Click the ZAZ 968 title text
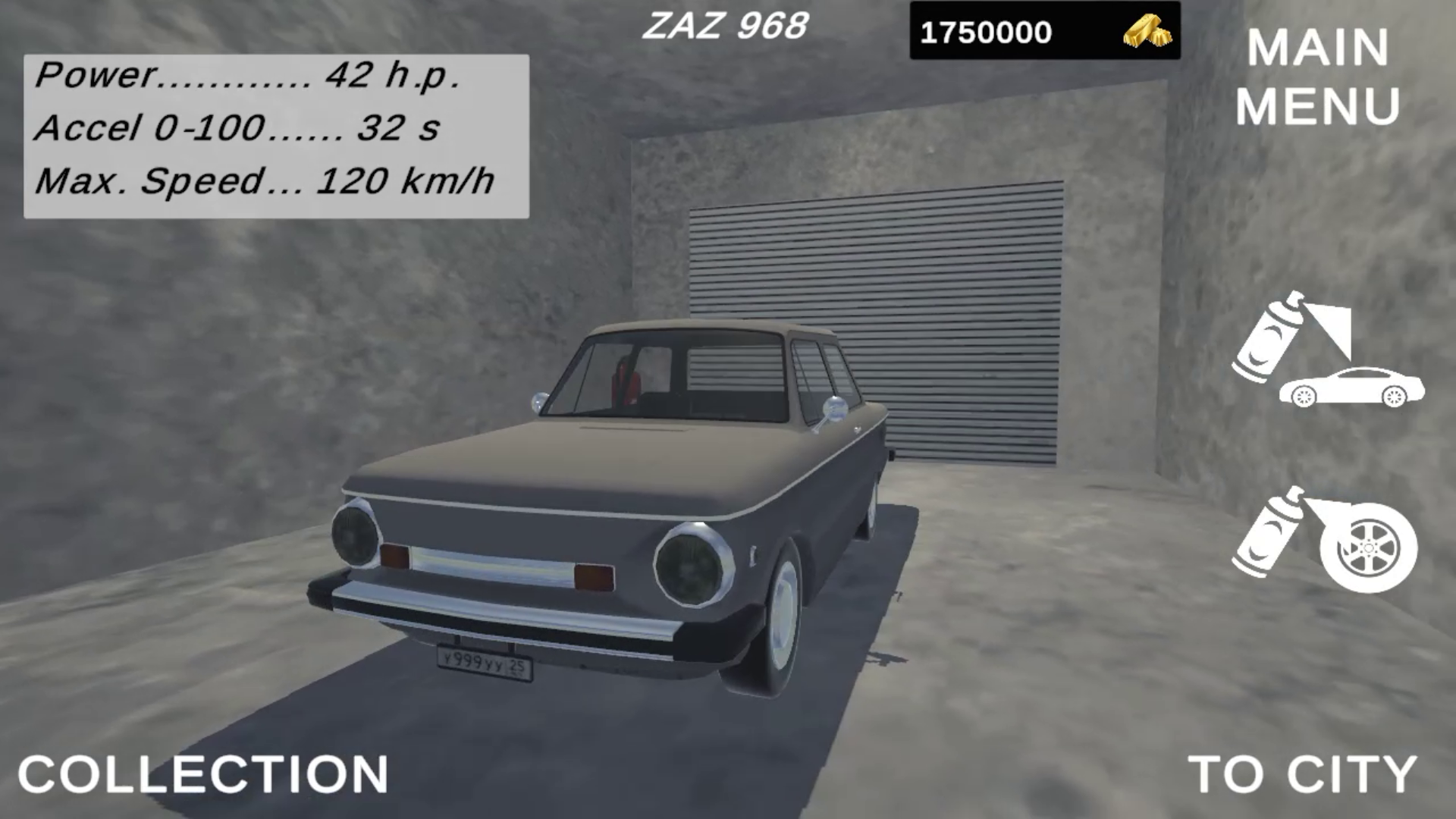 click(726, 25)
